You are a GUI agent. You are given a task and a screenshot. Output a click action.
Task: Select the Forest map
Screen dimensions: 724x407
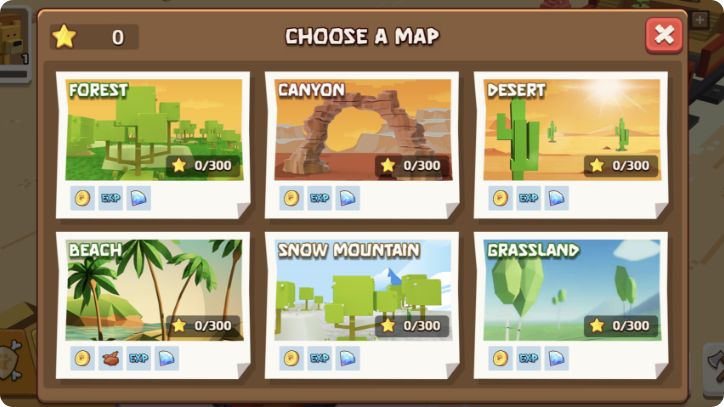pyautogui.click(x=154, y=130)
